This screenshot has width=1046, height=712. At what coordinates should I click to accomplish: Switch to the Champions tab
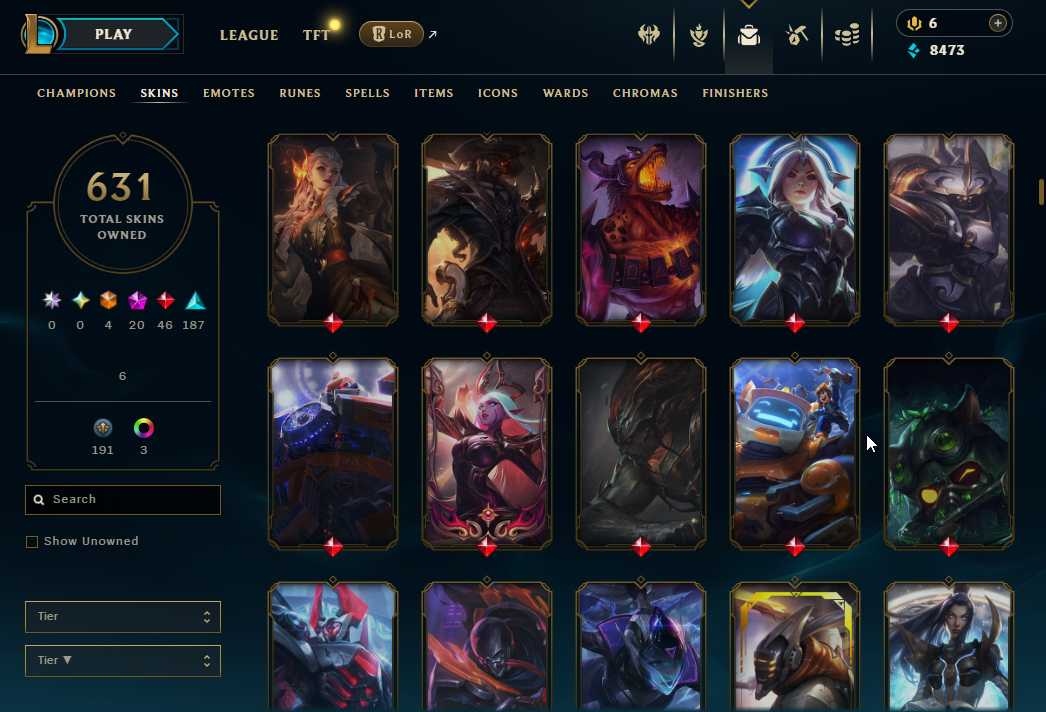coord(77,93)
